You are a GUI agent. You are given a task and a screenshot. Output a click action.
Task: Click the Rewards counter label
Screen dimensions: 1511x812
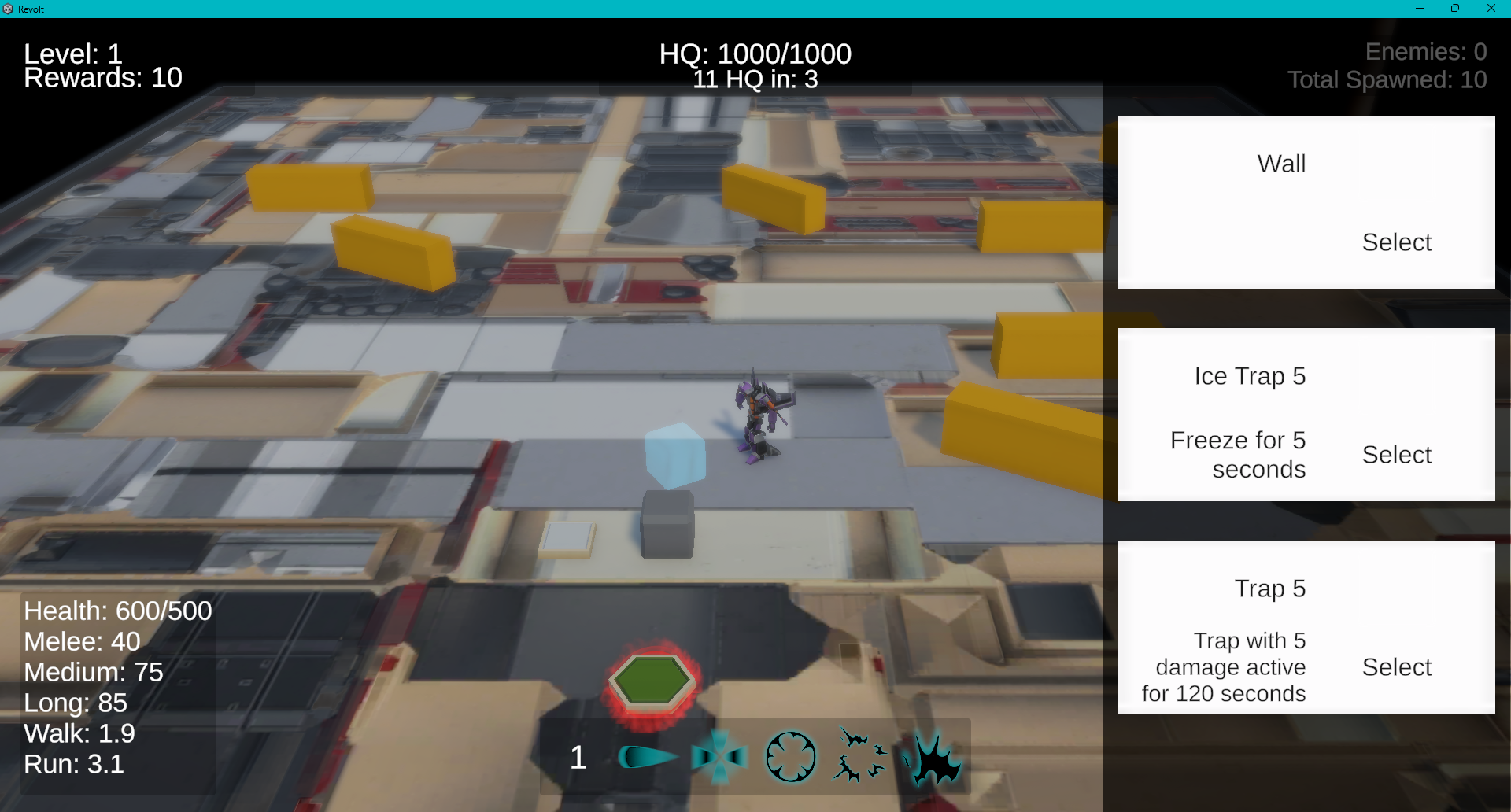click(x=102, y=77)
